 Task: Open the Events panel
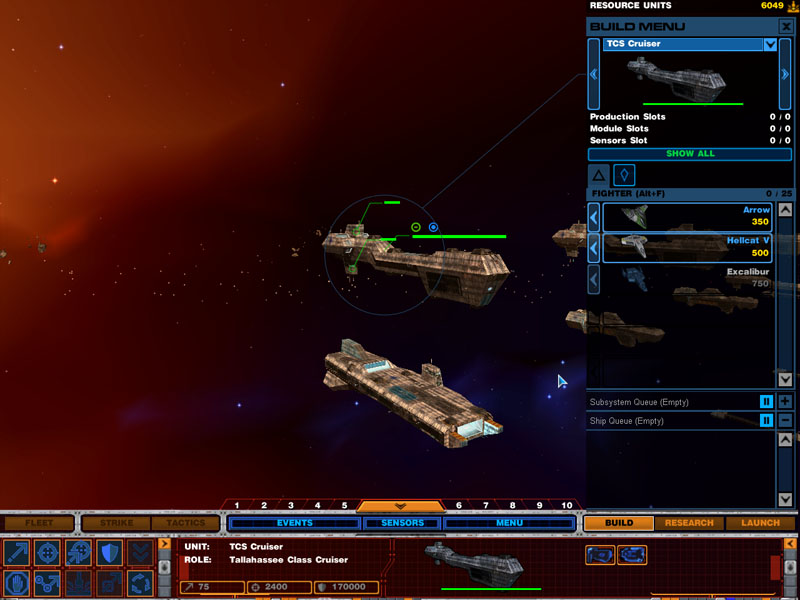(294, 523)
